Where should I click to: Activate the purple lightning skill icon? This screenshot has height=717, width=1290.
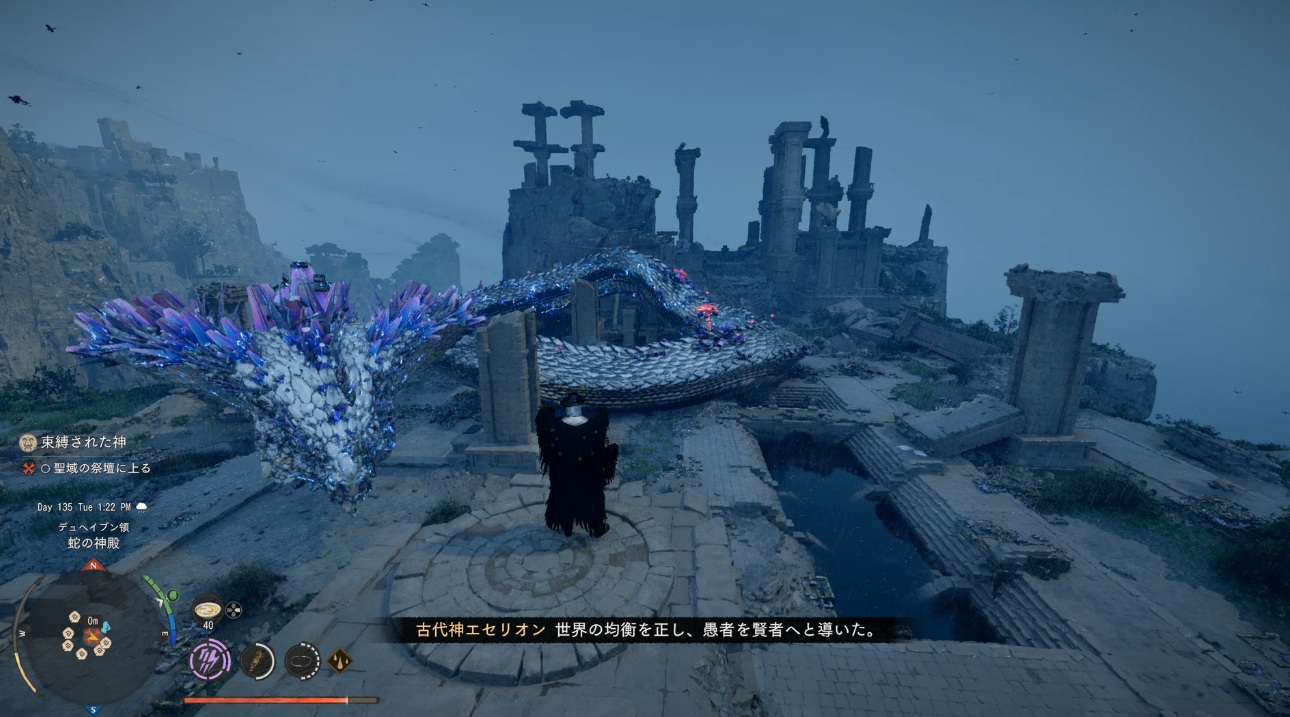[x=210, y=660]
